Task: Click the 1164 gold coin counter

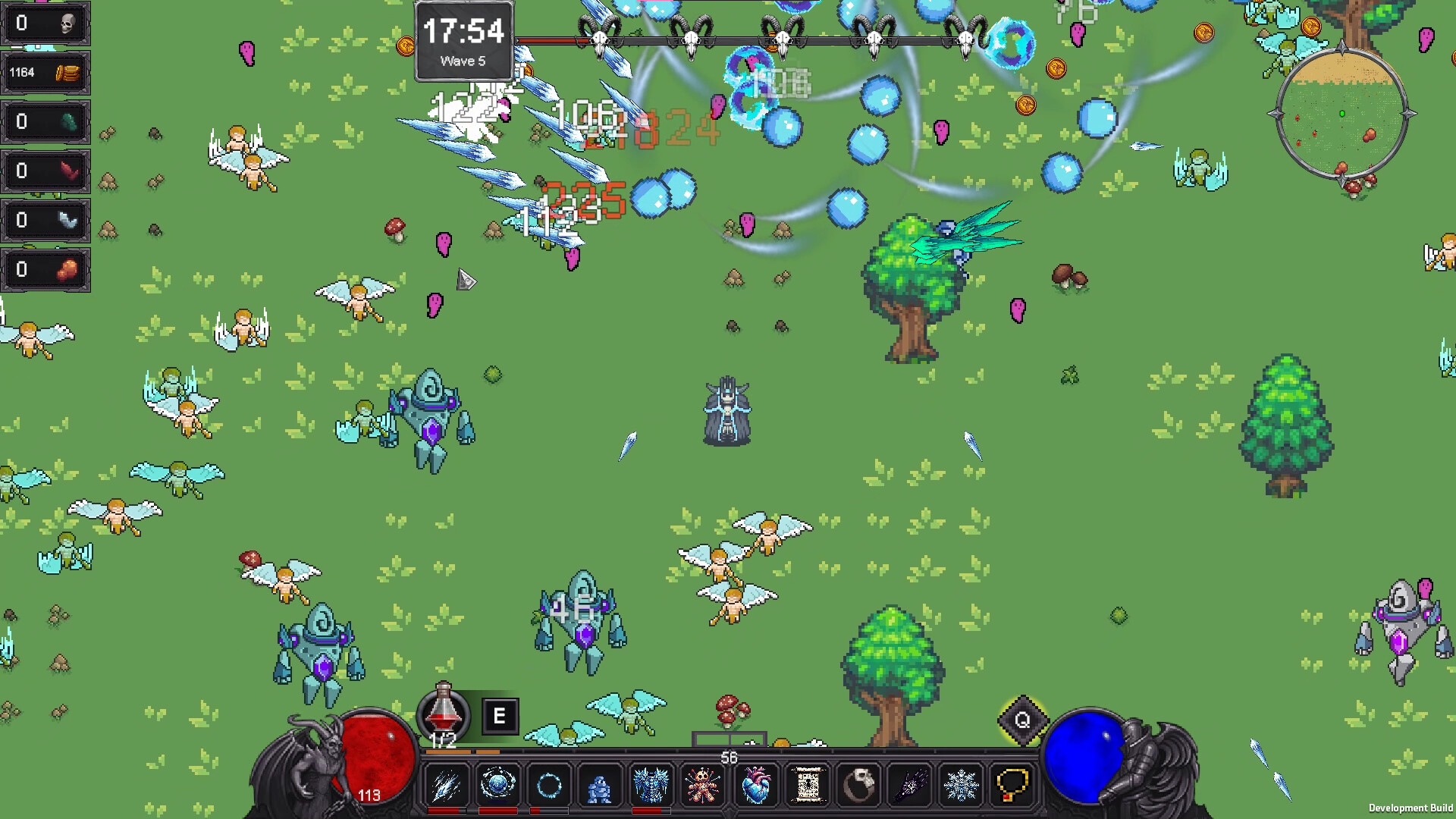Action: click(x=45, y=72)
